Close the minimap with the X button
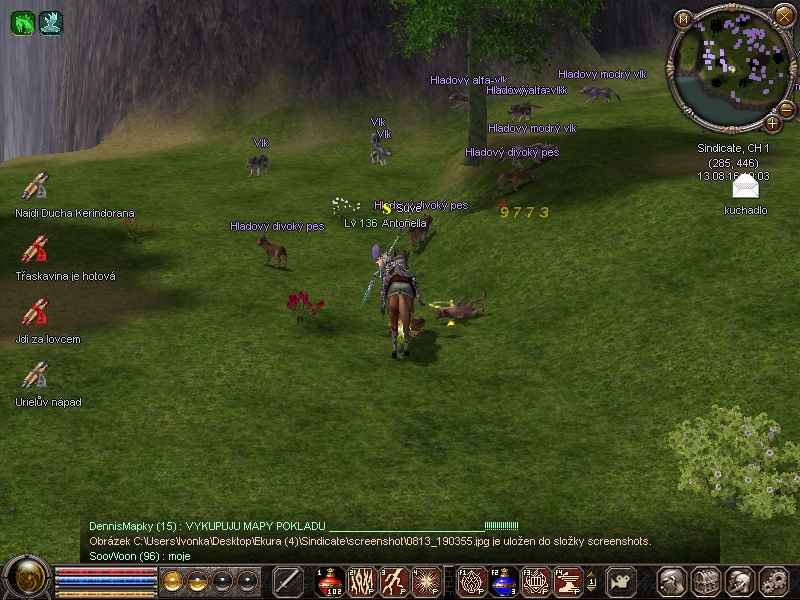Viewport: 800px width, 600px height. click(x=784, y=15)
